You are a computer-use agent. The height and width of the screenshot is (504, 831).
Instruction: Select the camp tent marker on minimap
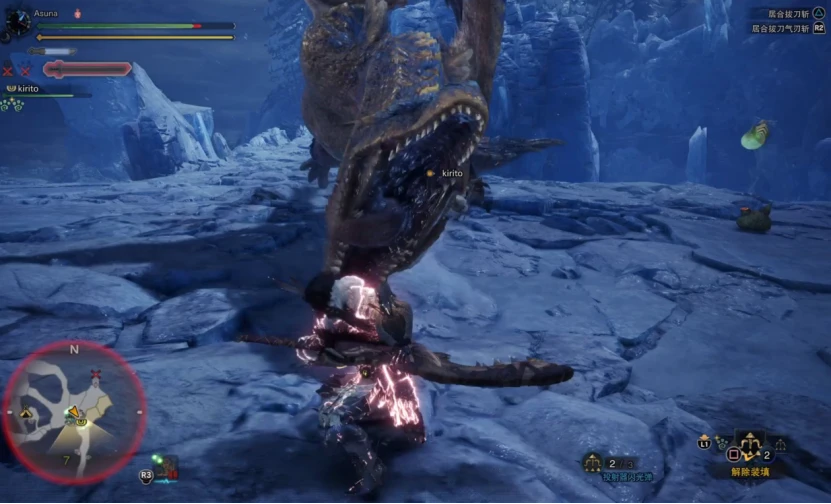[x=26, y=412]
